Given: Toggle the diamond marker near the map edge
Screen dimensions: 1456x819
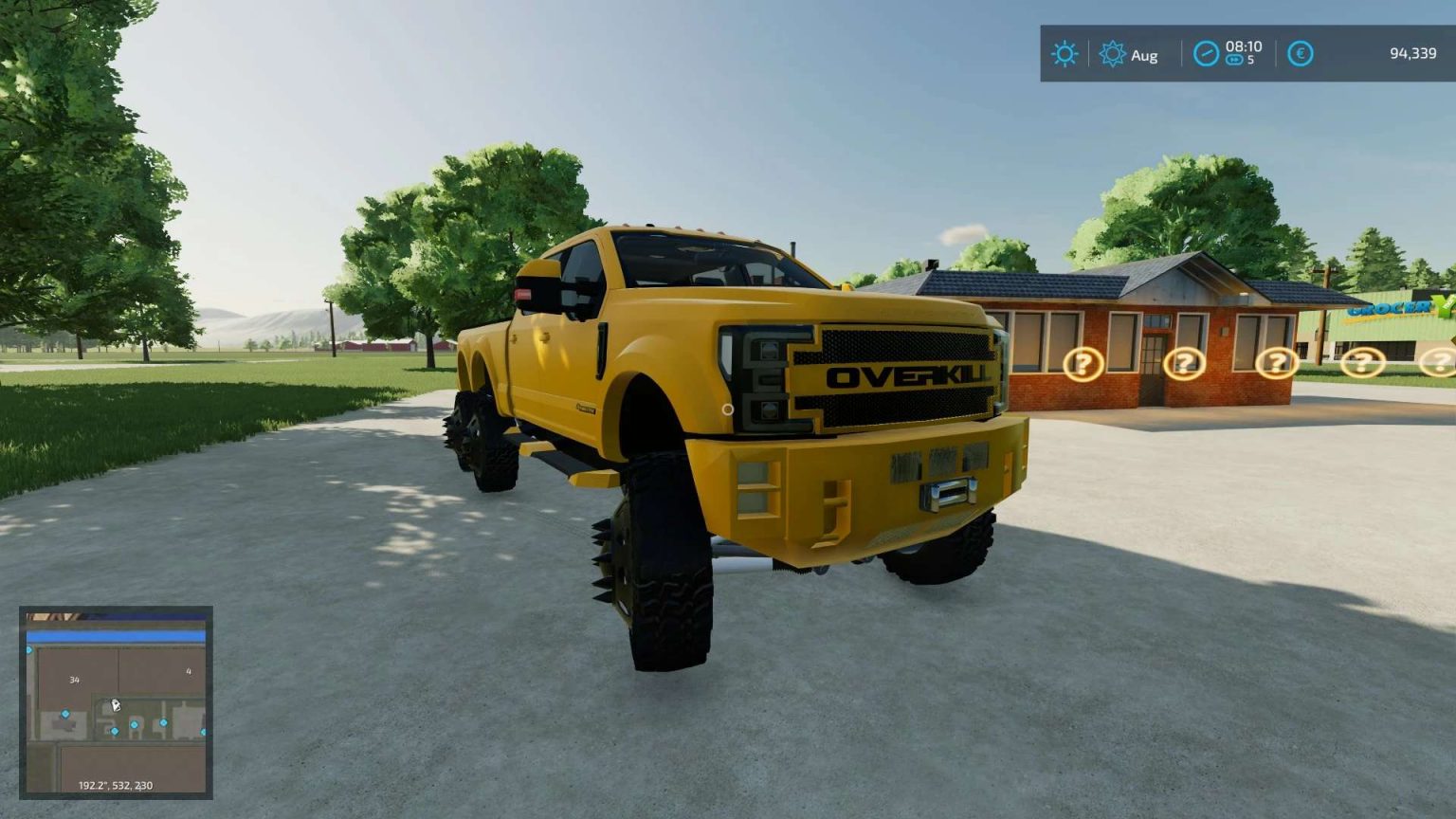Looking at the screenshot, I should (203, 732).
